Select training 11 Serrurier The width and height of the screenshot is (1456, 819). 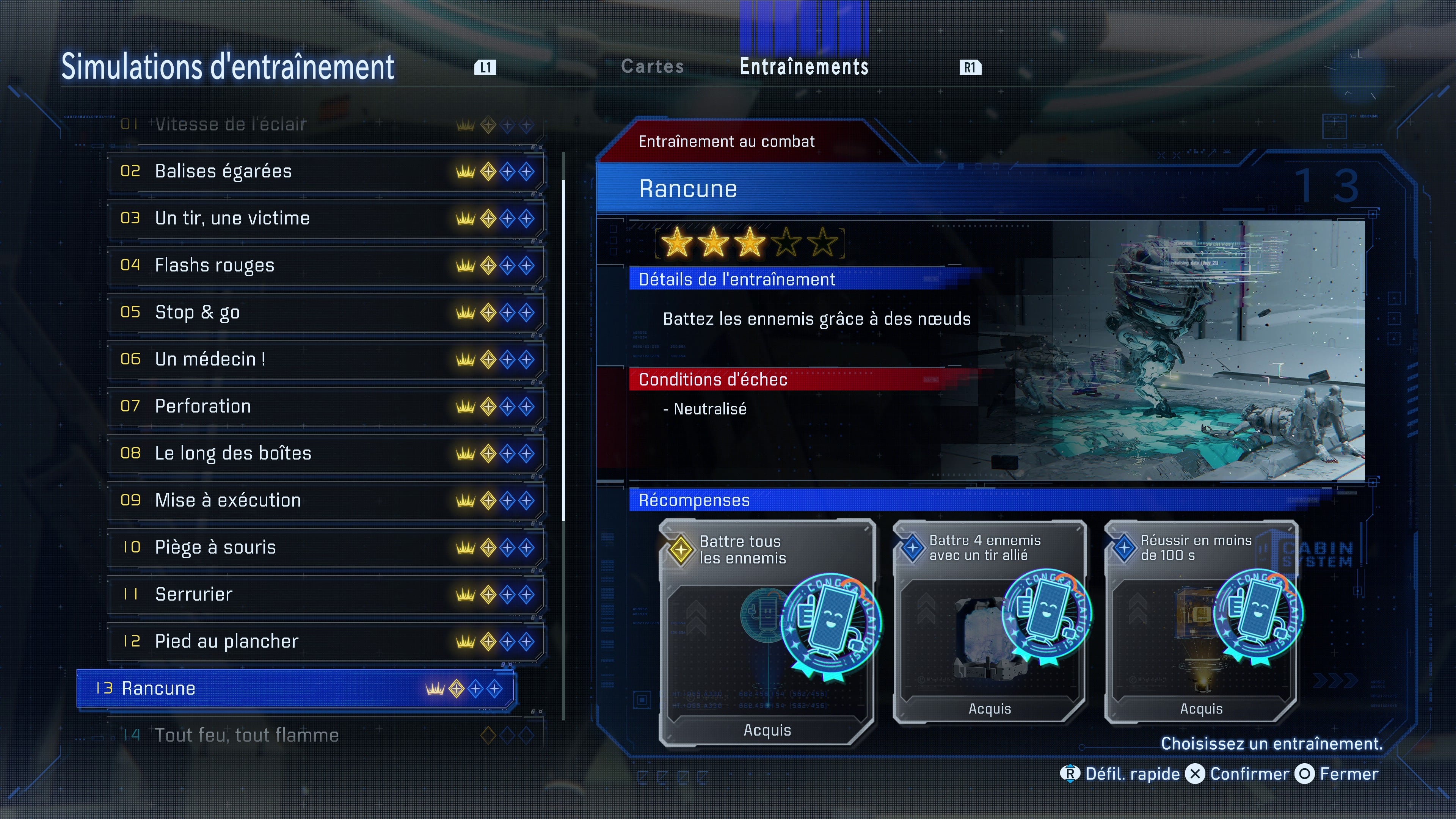325,594
